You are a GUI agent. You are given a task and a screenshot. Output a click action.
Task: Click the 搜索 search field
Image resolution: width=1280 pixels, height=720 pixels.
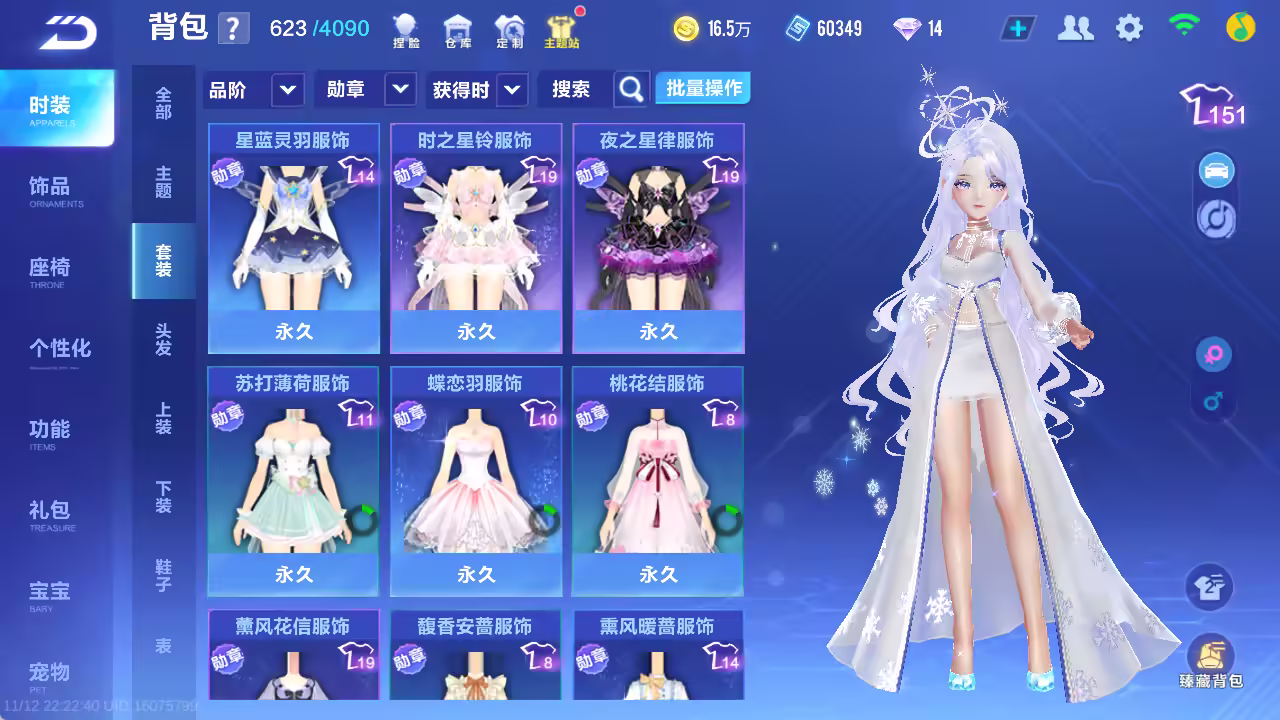tap(576, 90)
